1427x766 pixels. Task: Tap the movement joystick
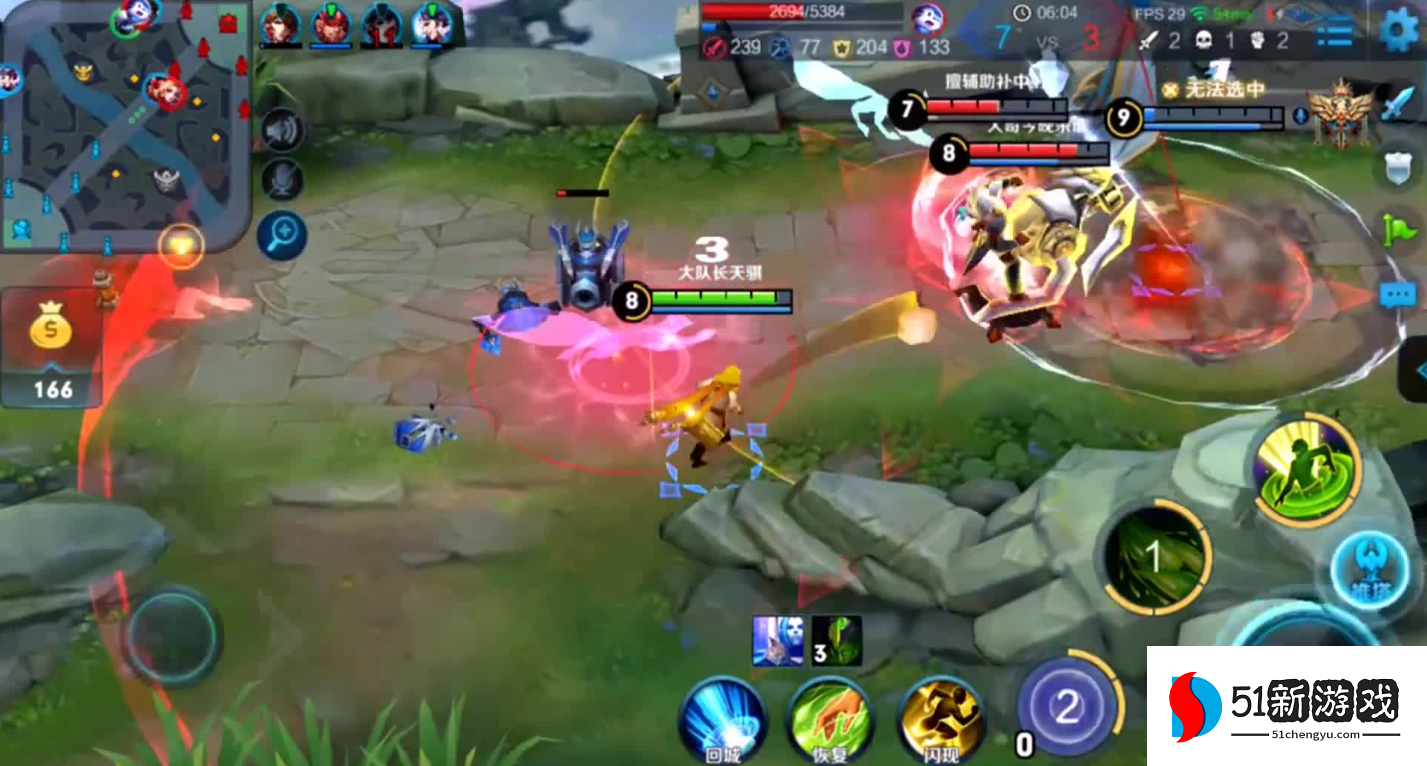point(172,635)
